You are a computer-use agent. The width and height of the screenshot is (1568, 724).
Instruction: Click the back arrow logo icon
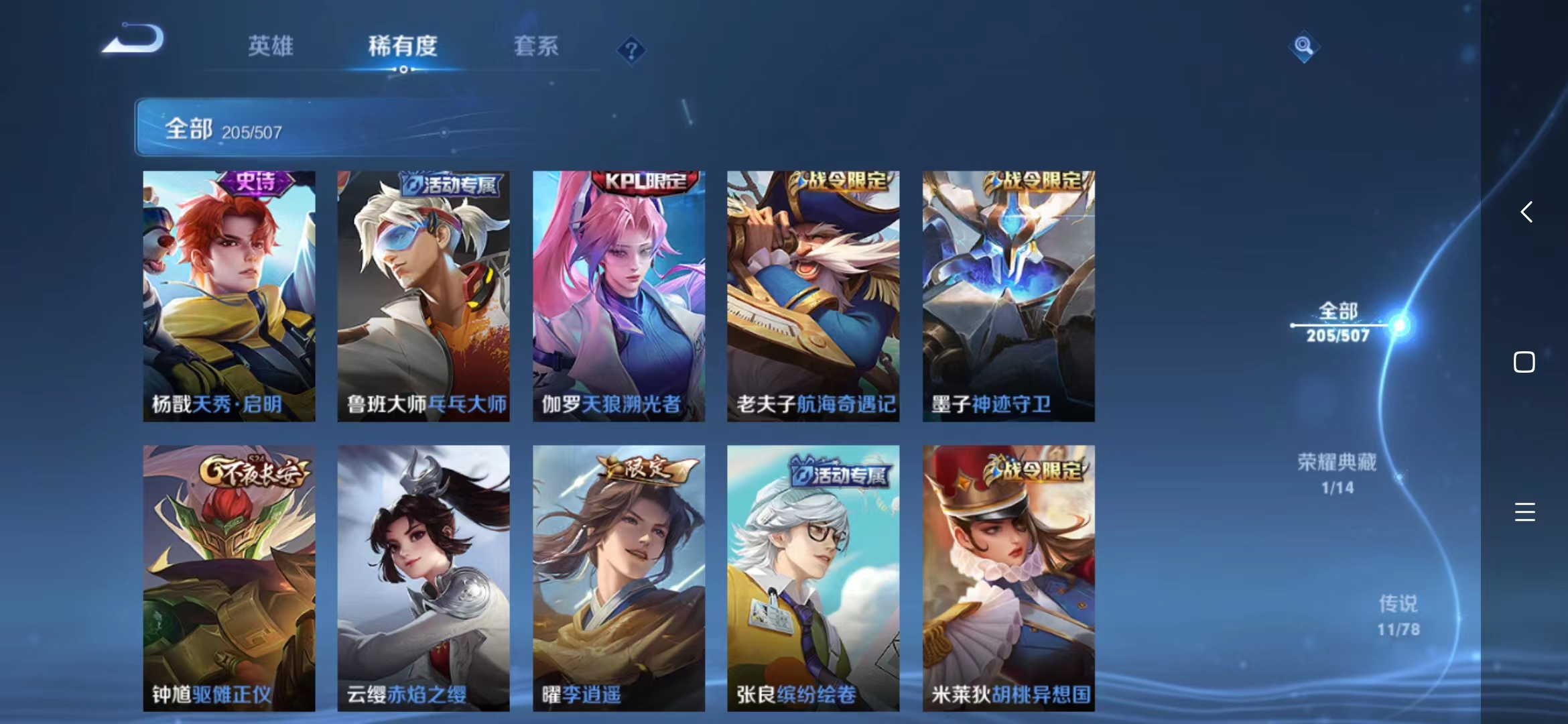tap(132, 38)
